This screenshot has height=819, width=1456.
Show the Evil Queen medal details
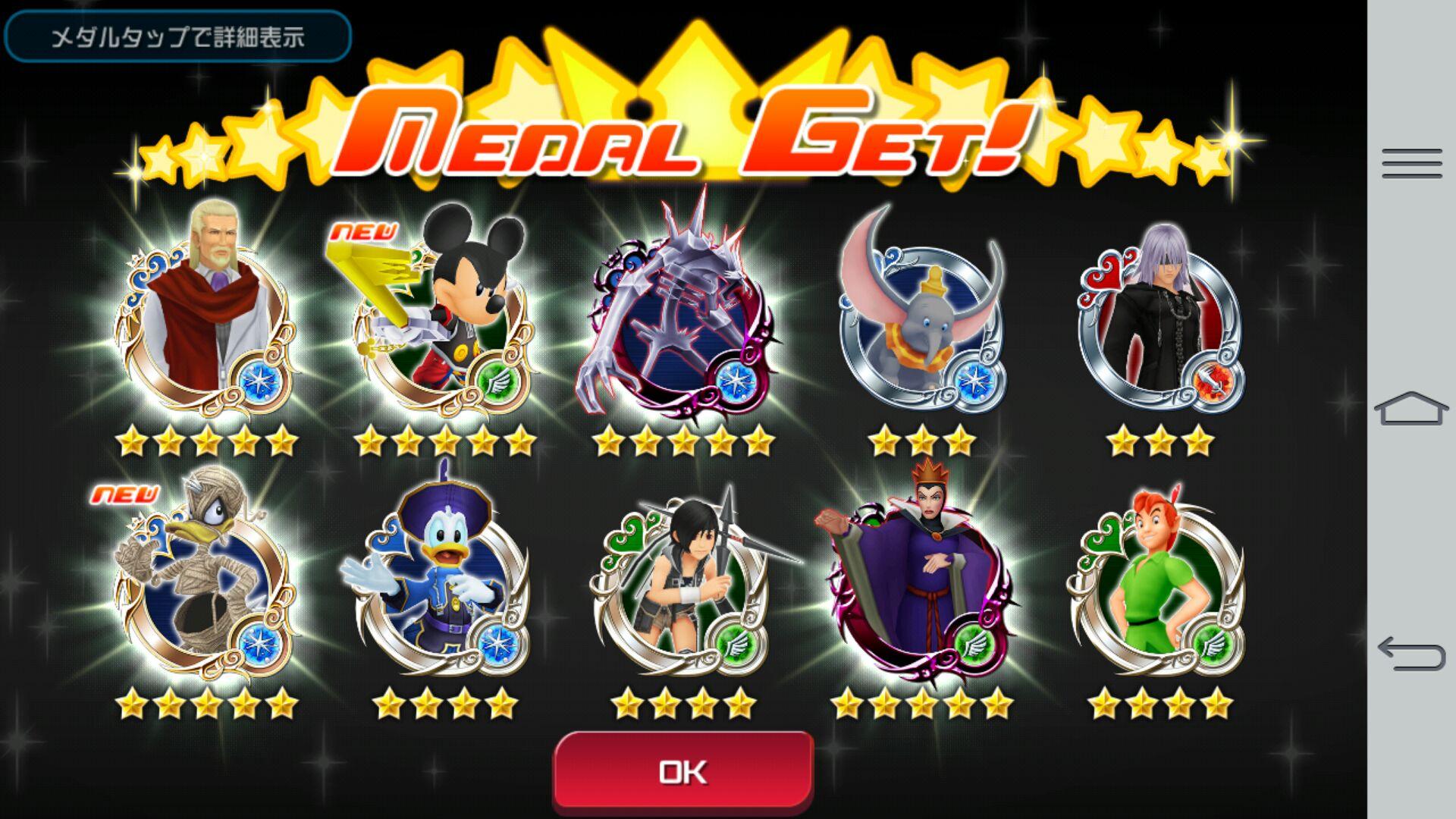921,584
